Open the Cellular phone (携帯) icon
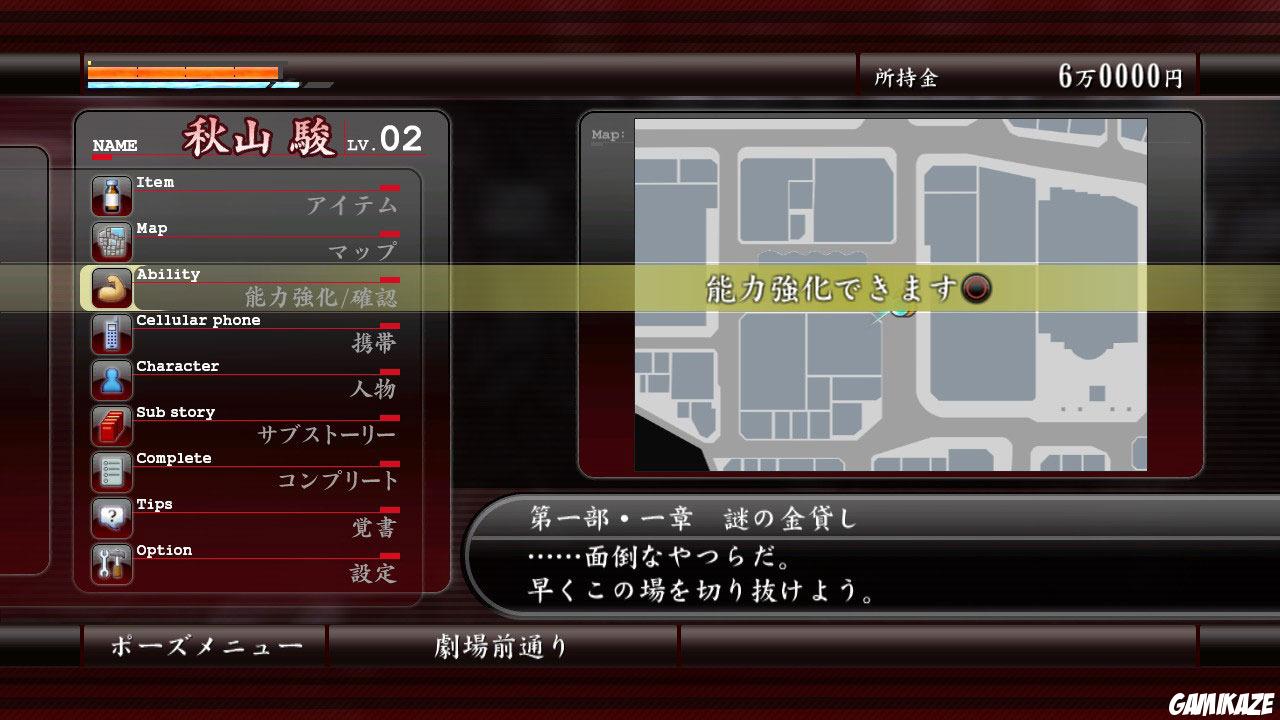This screenshot has width=1280, height=720. click(111, 334)
